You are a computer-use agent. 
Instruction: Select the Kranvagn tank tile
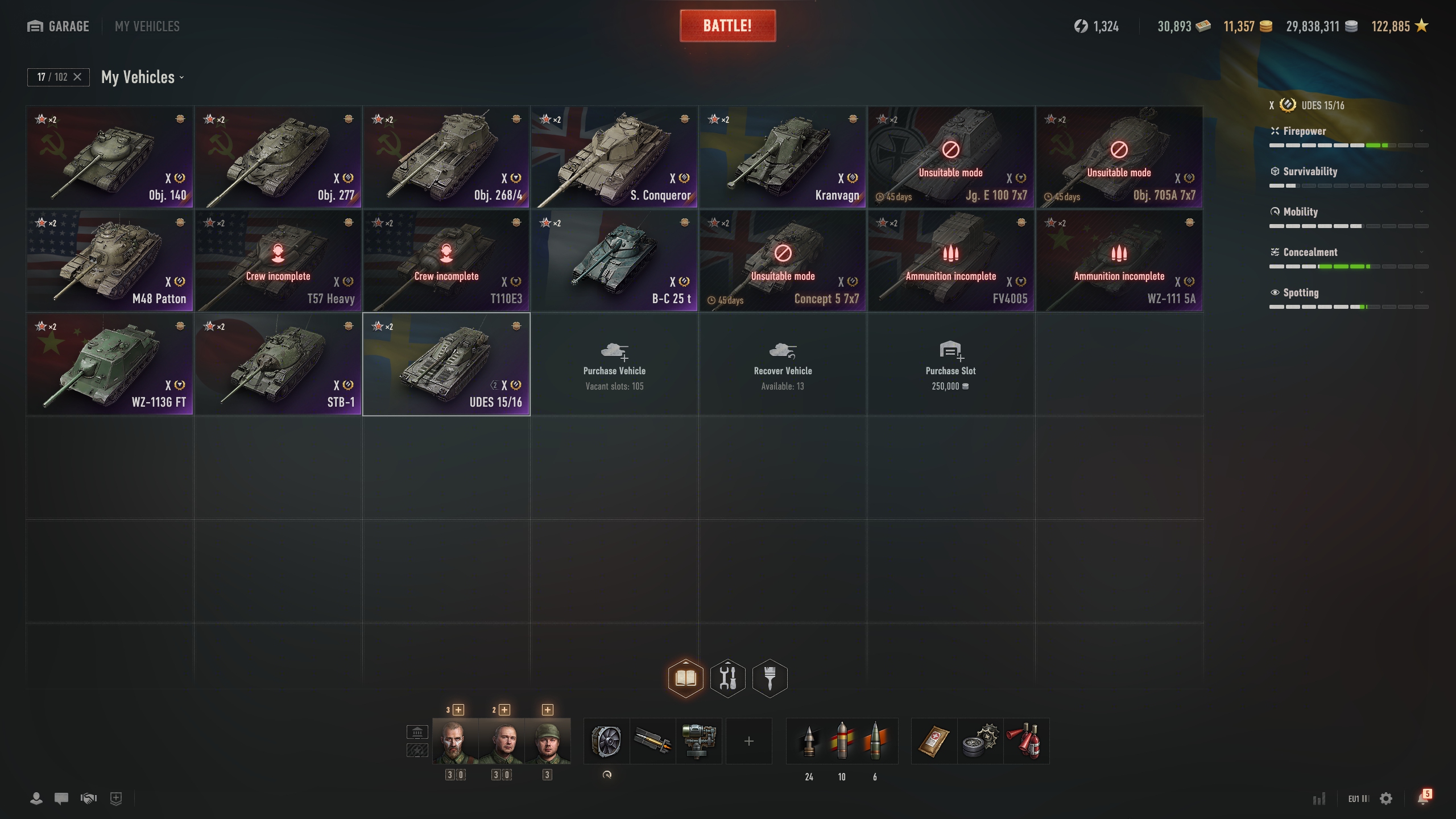(x=783, y=157)
